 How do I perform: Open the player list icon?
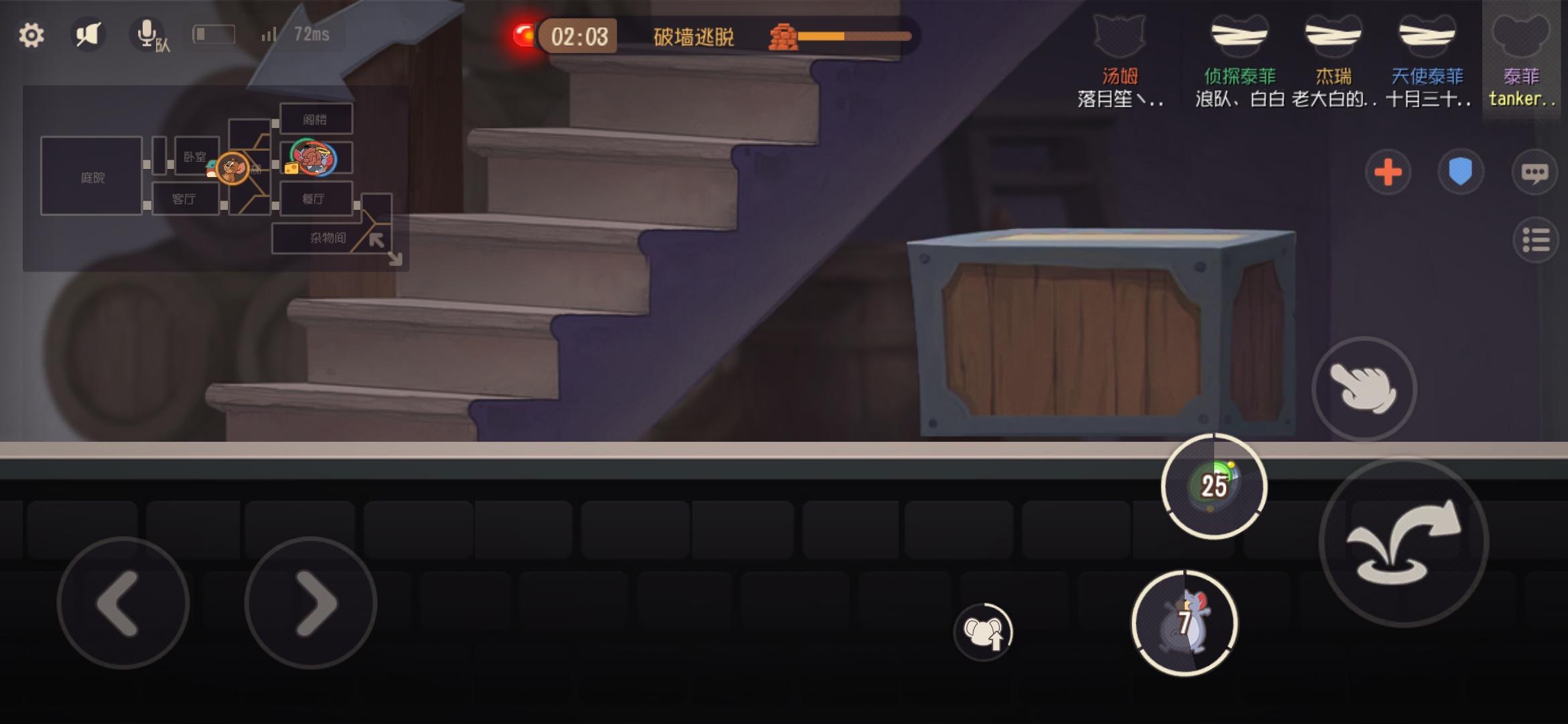(1537, 240)
